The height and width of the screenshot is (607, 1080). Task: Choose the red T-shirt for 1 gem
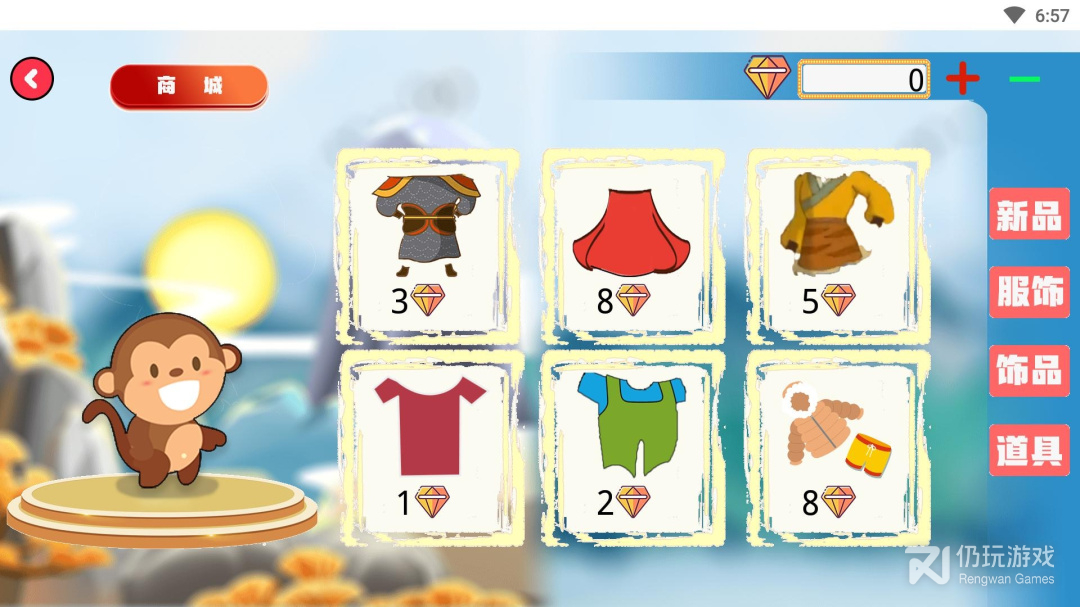[427, 447]
